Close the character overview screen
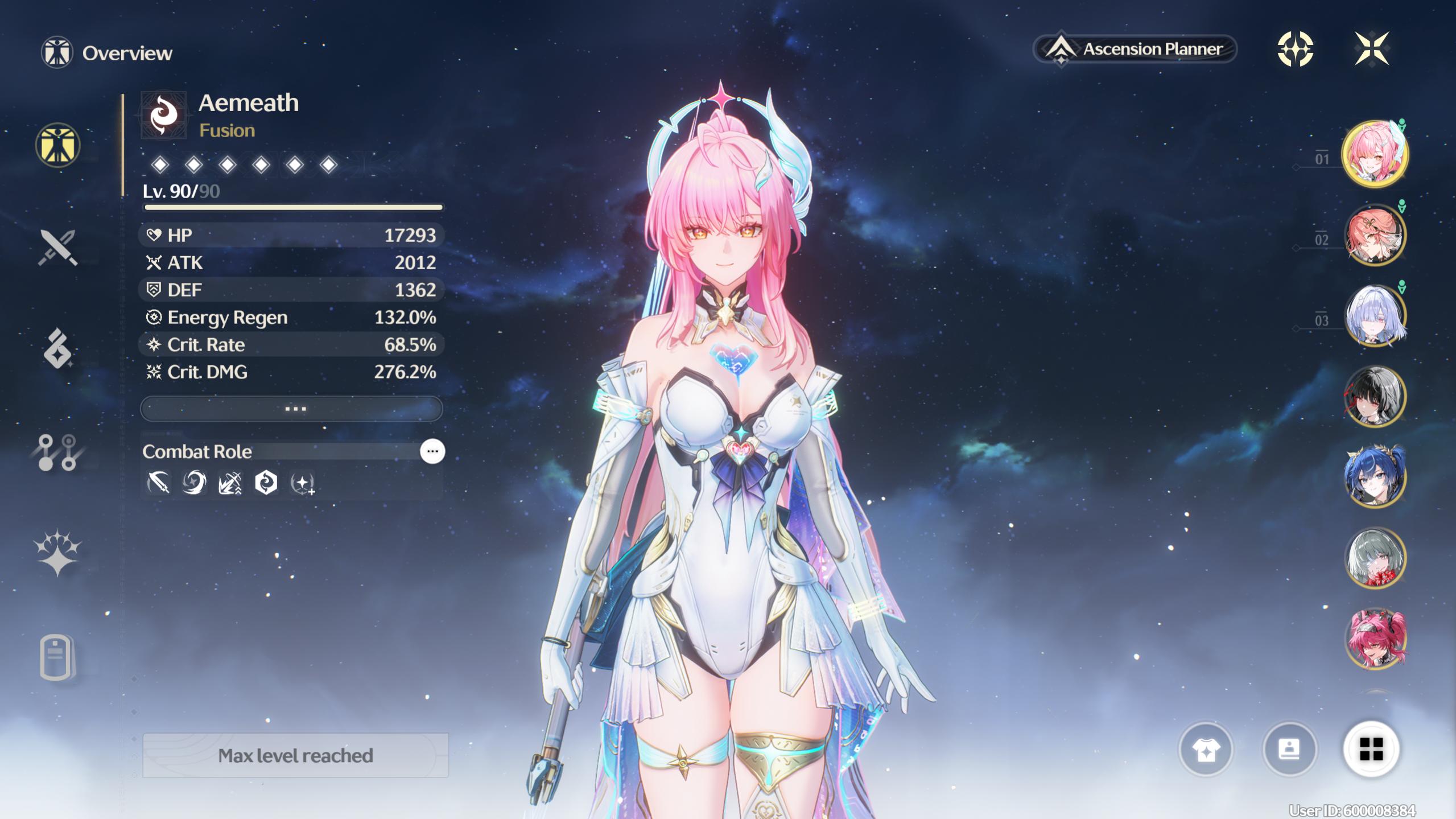The image size is (1456, 819). tap(1371, 49)
